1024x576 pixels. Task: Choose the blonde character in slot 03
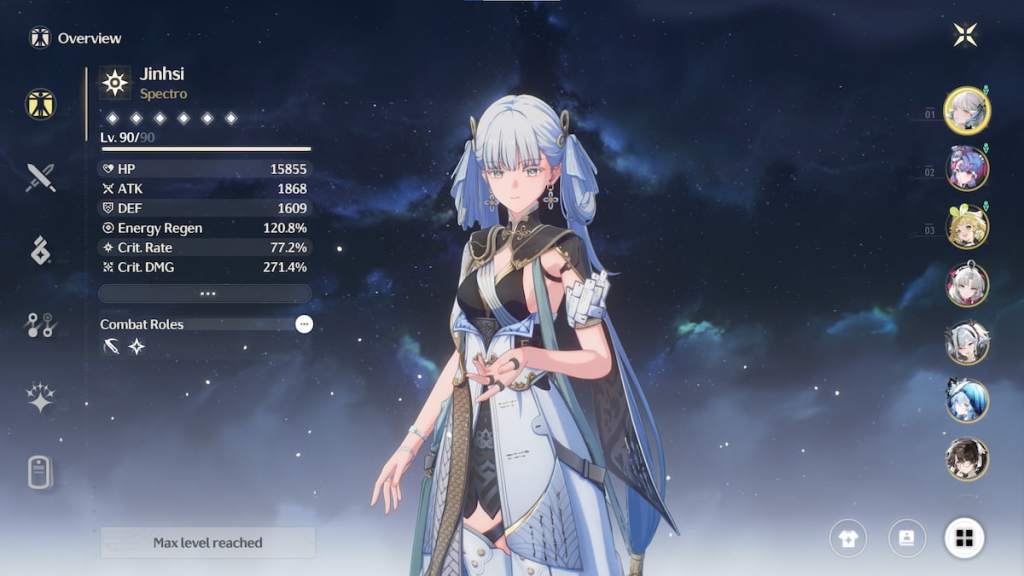coord(967,226)
